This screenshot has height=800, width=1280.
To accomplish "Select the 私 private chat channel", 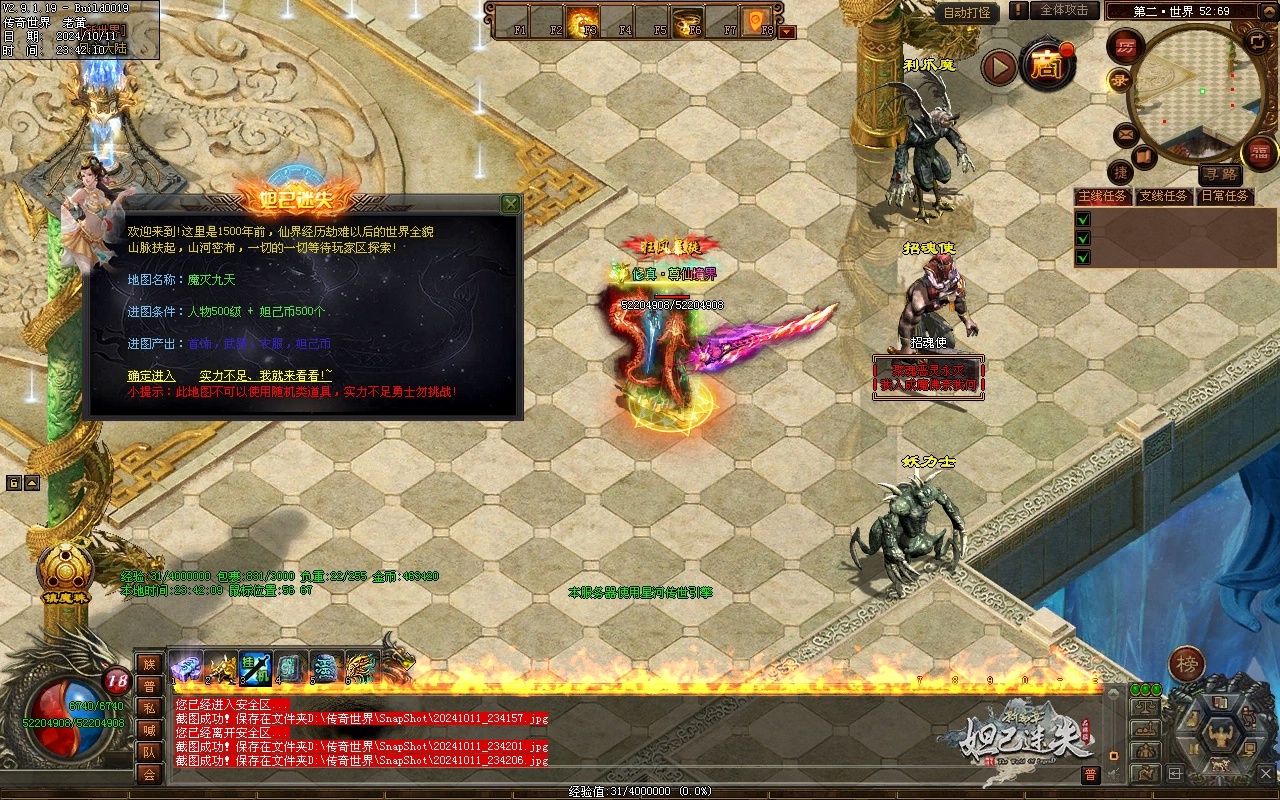I will pos(149,708).
